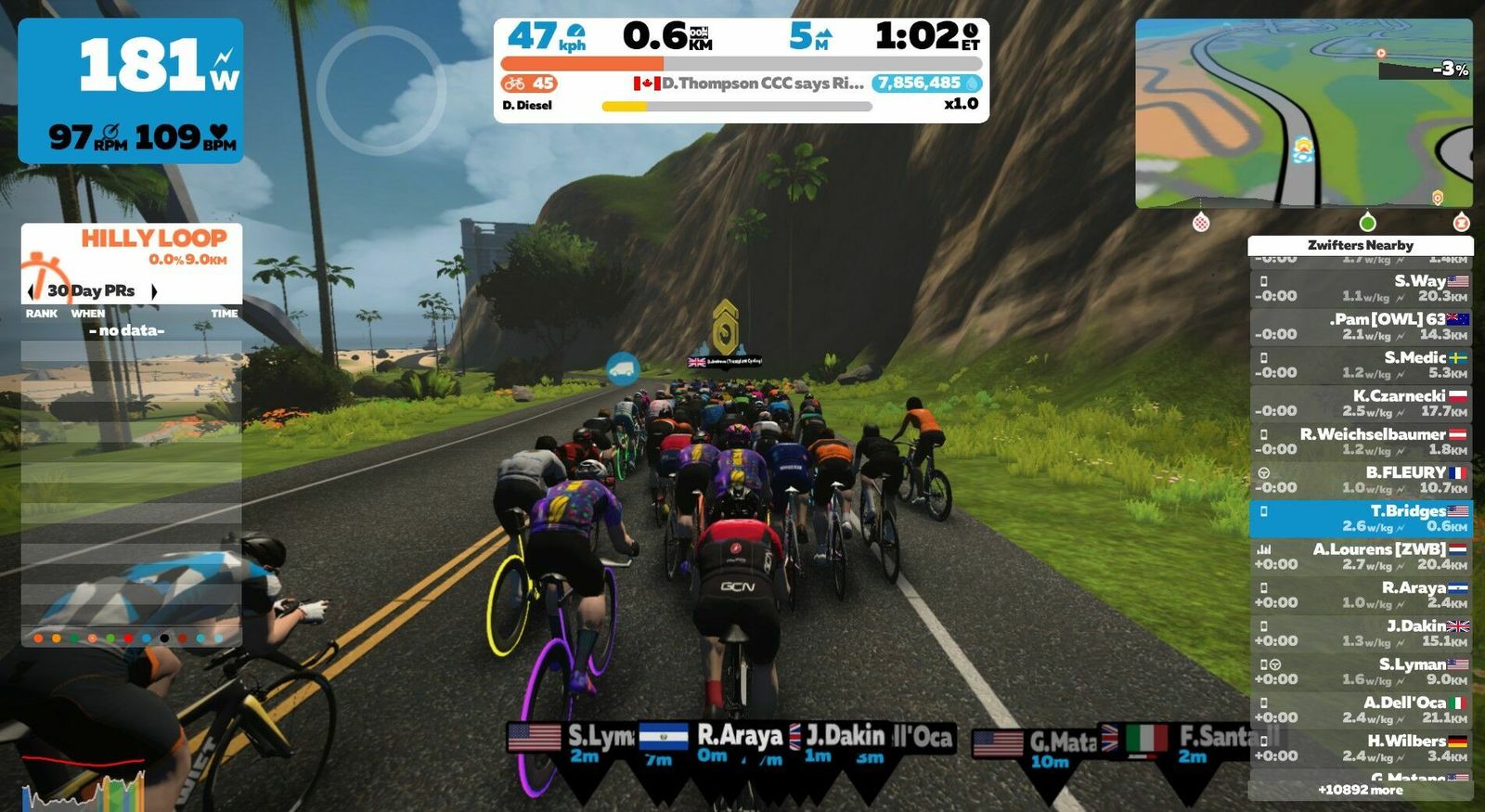Choose B.FLEURY row in nearby list
Viewport: 1485px width, 812px height.
point(1360,480)
